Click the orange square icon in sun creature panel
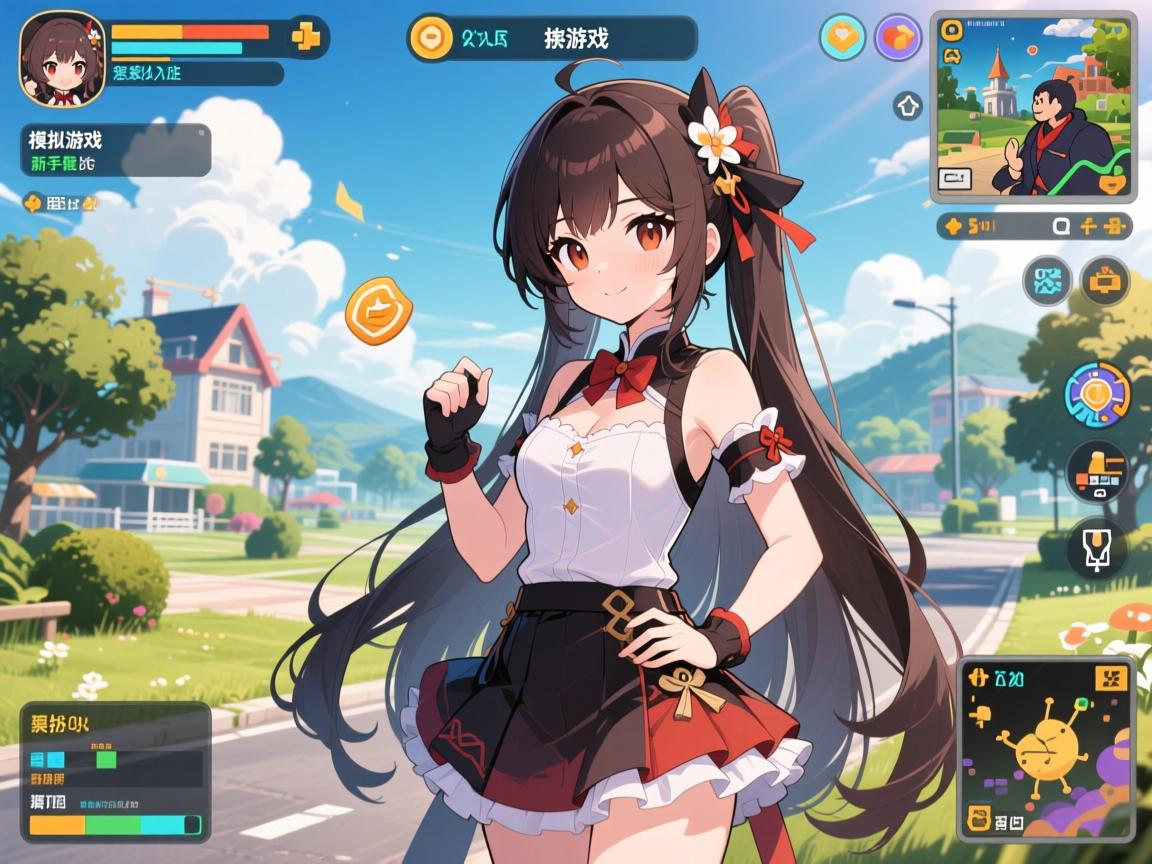 [1112, 679]
